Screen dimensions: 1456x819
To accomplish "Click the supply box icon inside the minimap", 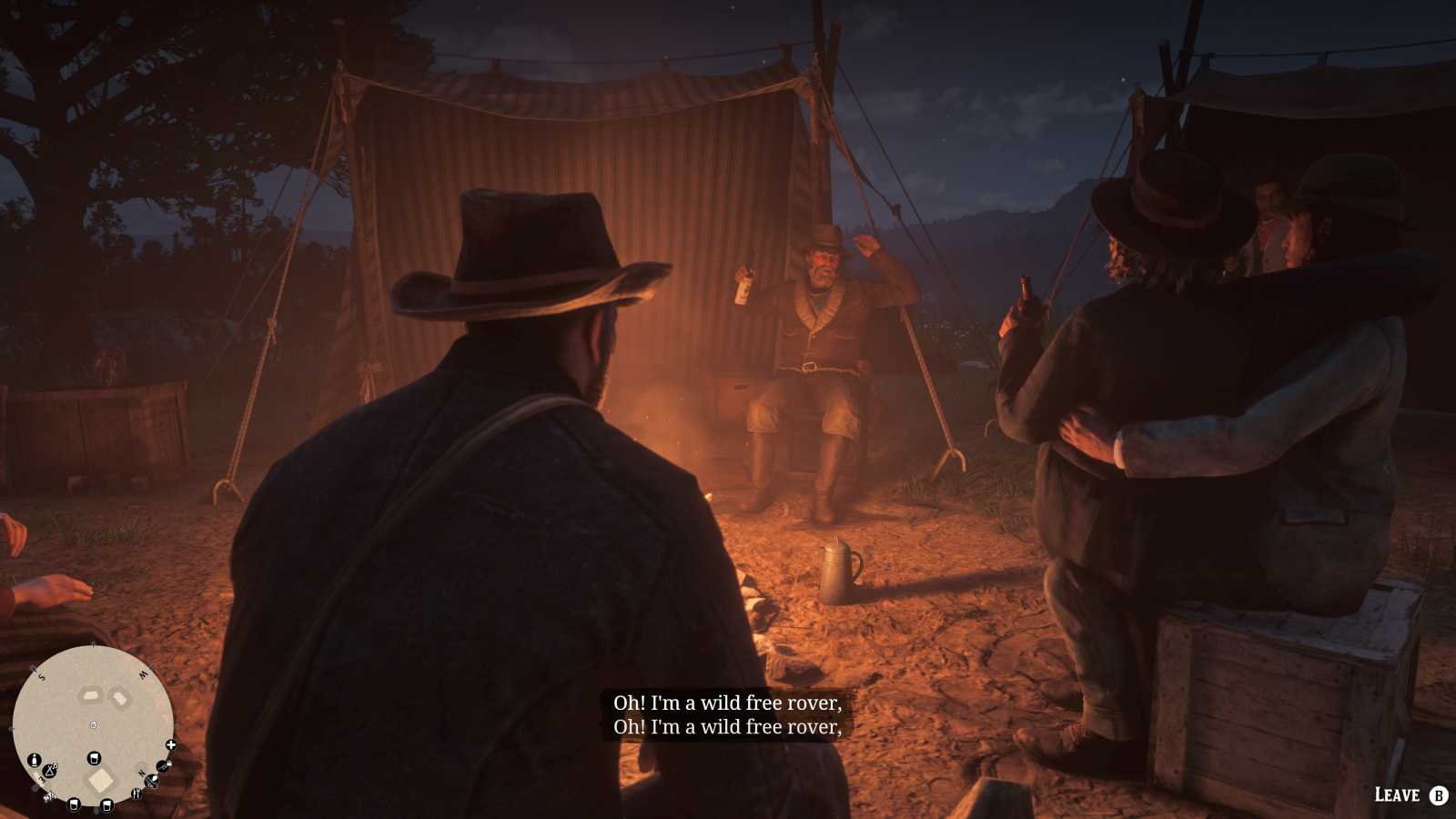I will [x=95, y=758].
